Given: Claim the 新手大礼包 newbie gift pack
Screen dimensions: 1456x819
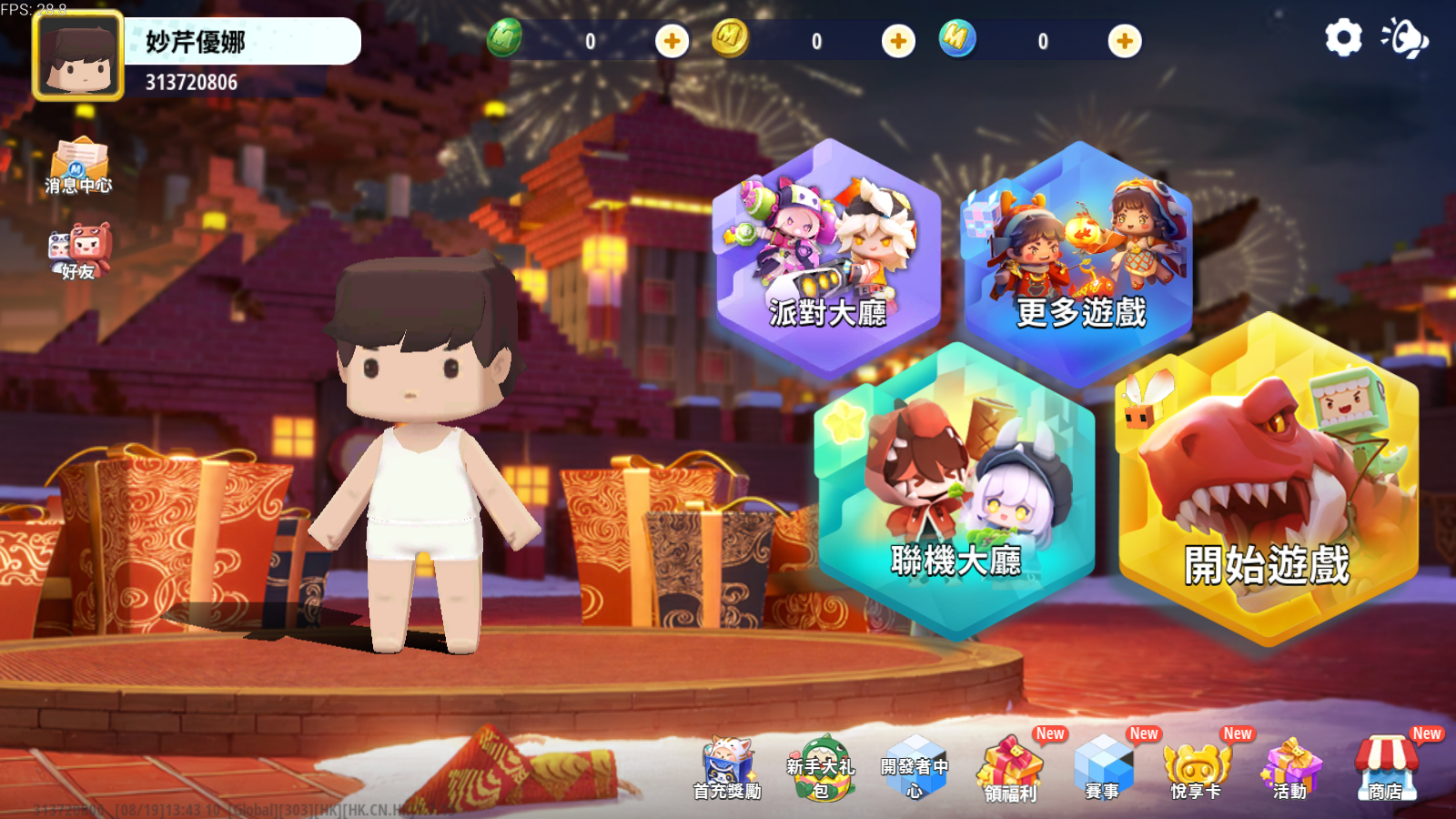Looking at the screenshot, I should pyautogui.click(x=821, y=769).
